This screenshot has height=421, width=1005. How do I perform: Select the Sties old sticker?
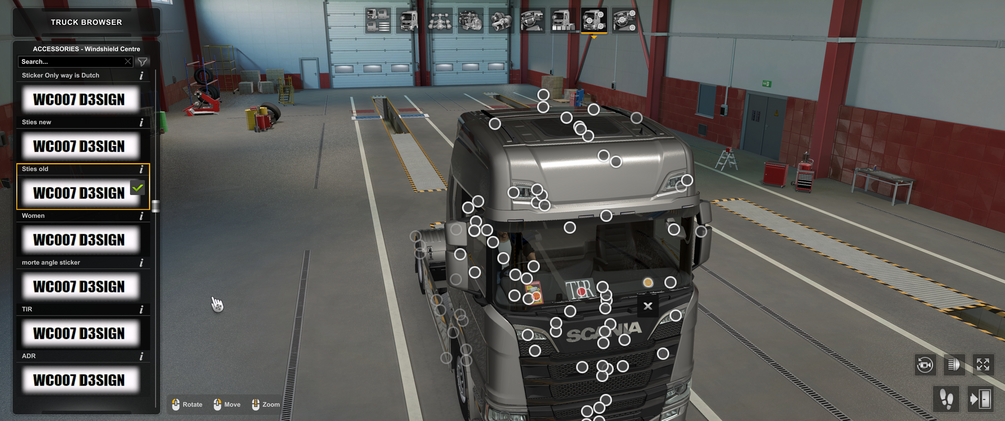click(79, 192)
